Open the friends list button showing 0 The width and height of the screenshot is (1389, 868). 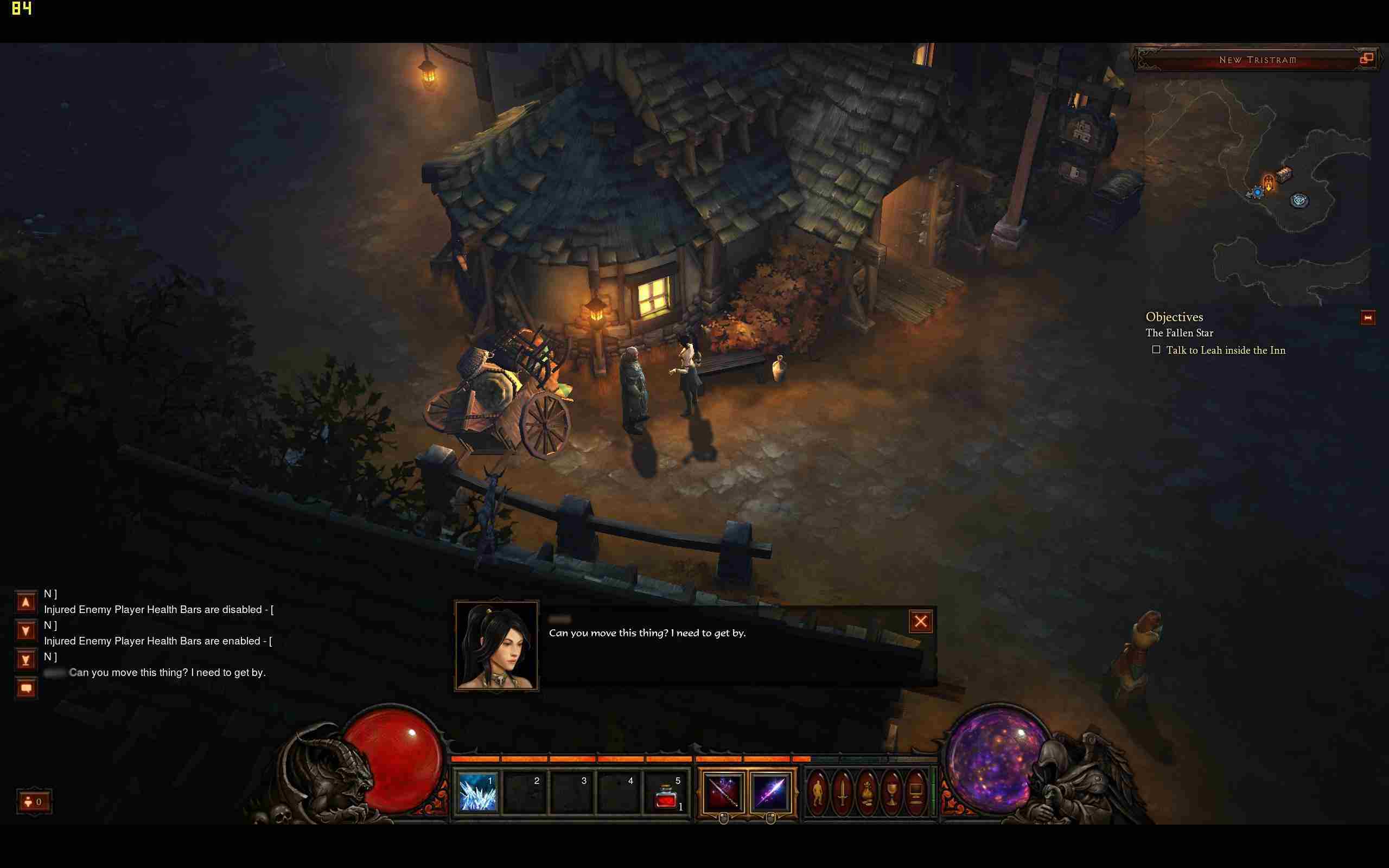[34, 802]
